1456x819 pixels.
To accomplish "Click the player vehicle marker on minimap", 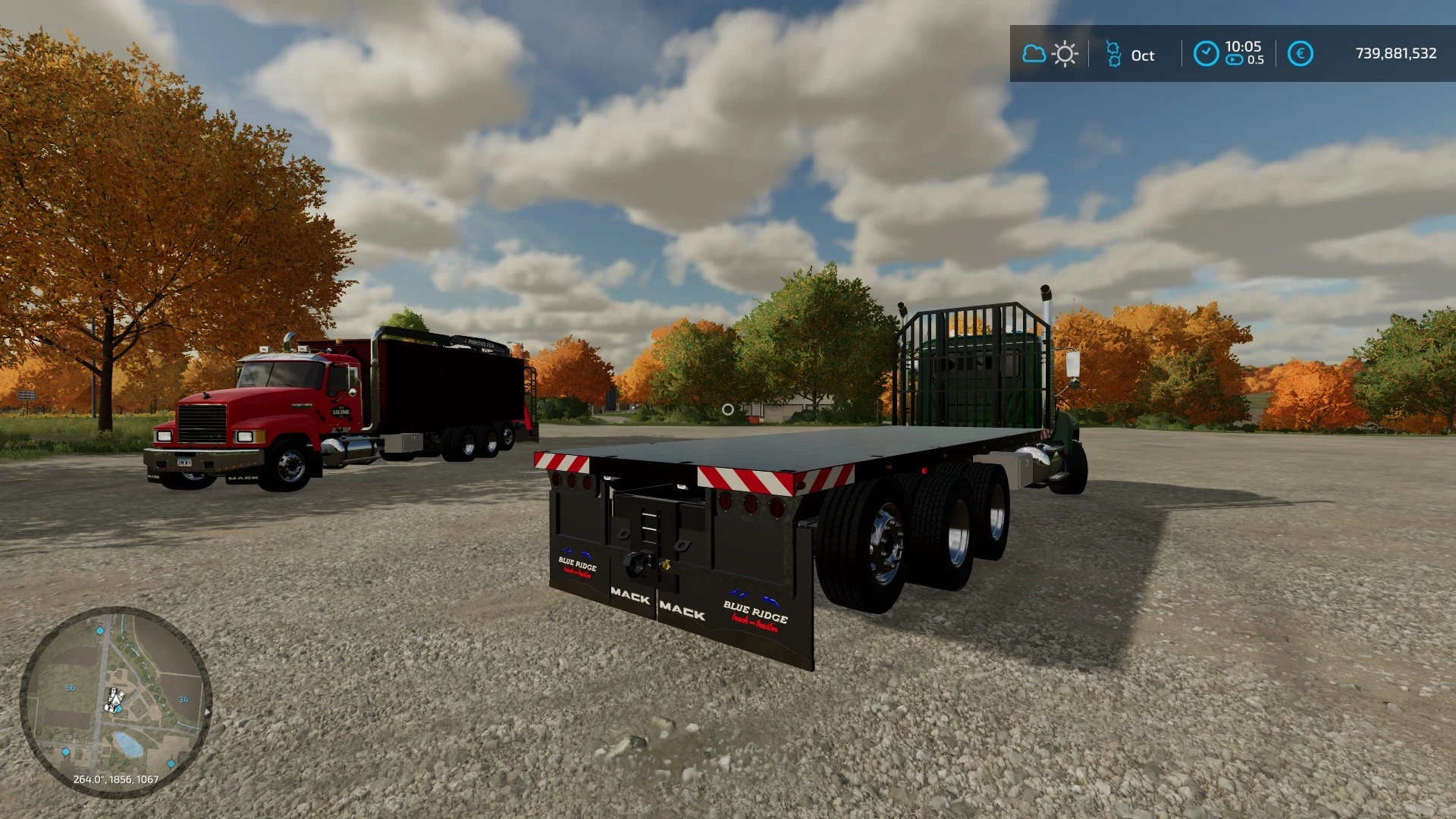I will coord(115,698).
